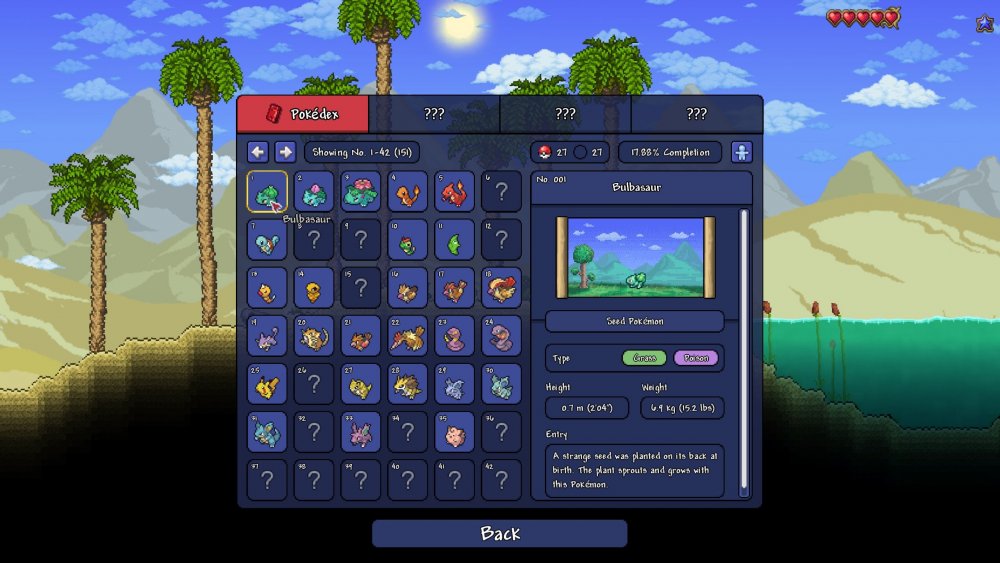This screenshot has width=1000, height=563.
Task: Select the Clefairy entry
Action: coord(455,431)
